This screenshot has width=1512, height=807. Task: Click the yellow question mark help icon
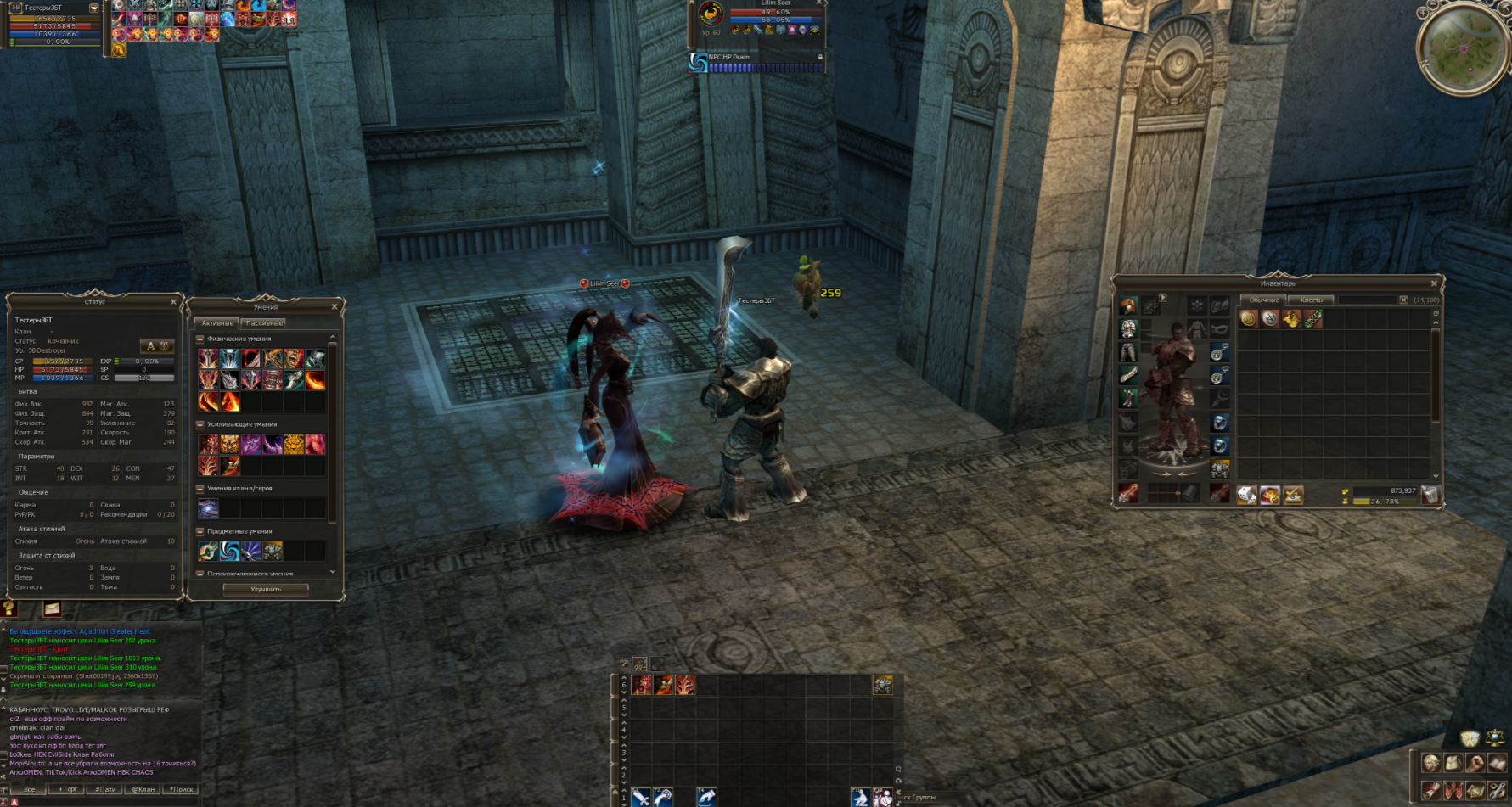pos(9,608)
